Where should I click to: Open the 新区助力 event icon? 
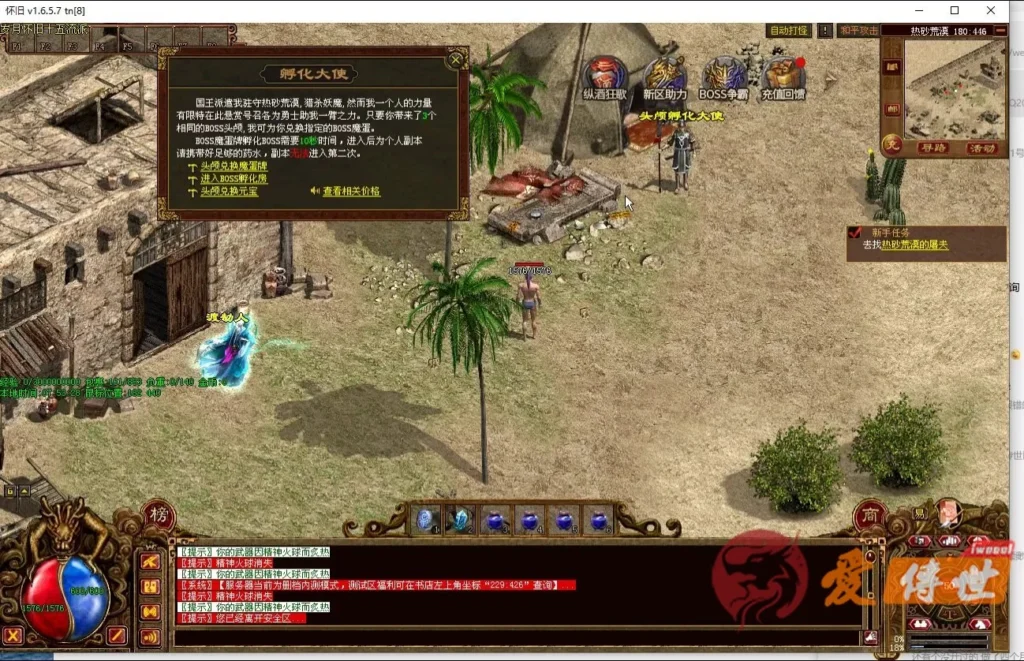pyautogui.click(x=664, y=76)
